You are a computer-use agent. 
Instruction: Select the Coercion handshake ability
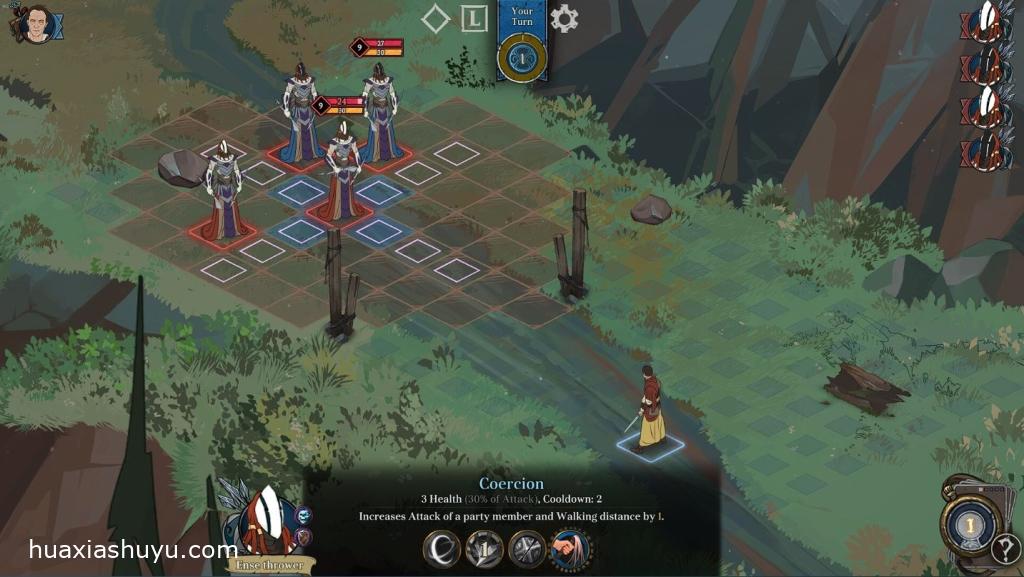tap(570, 549)
